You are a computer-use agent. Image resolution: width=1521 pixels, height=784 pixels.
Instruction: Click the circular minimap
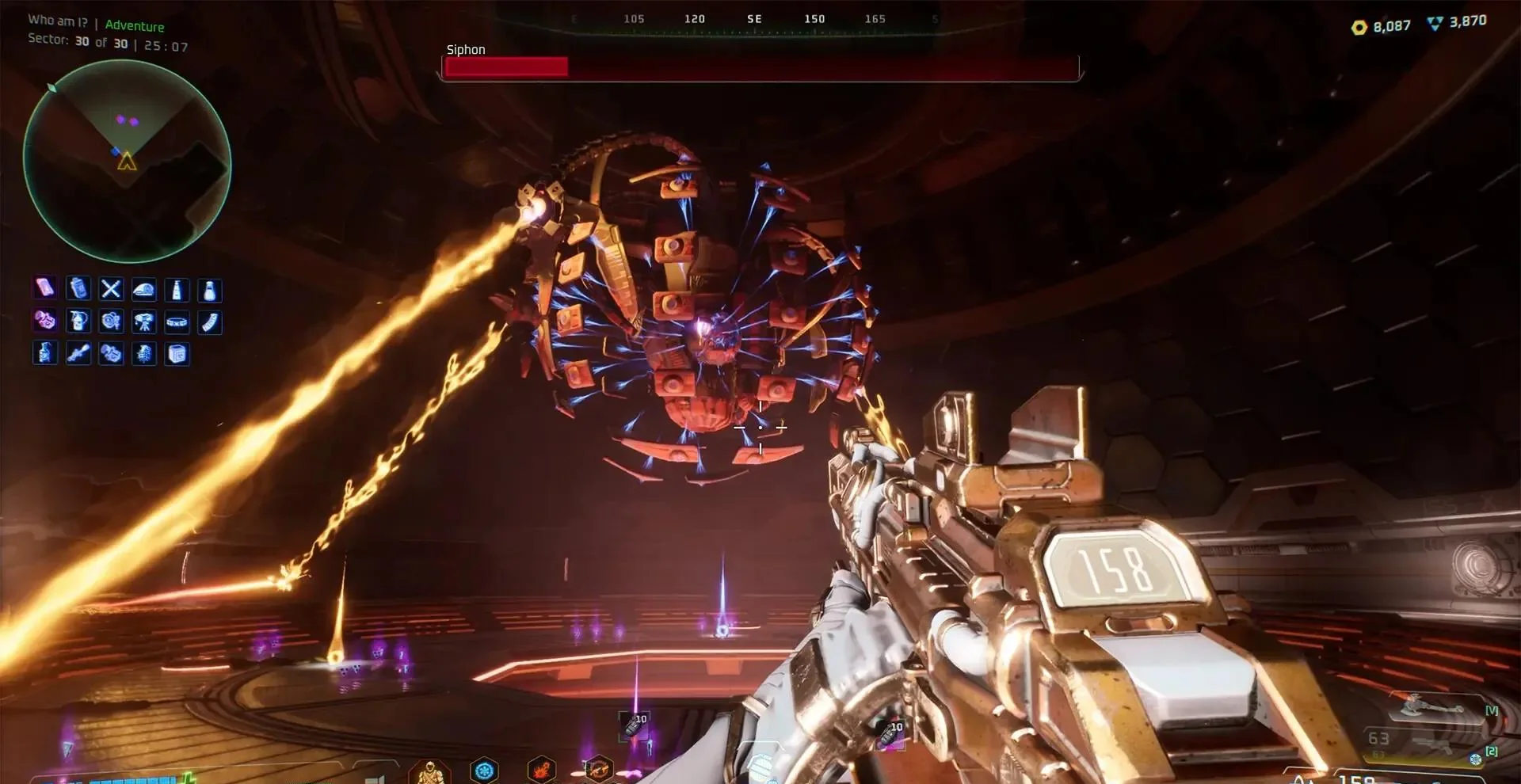coord(127,162)
